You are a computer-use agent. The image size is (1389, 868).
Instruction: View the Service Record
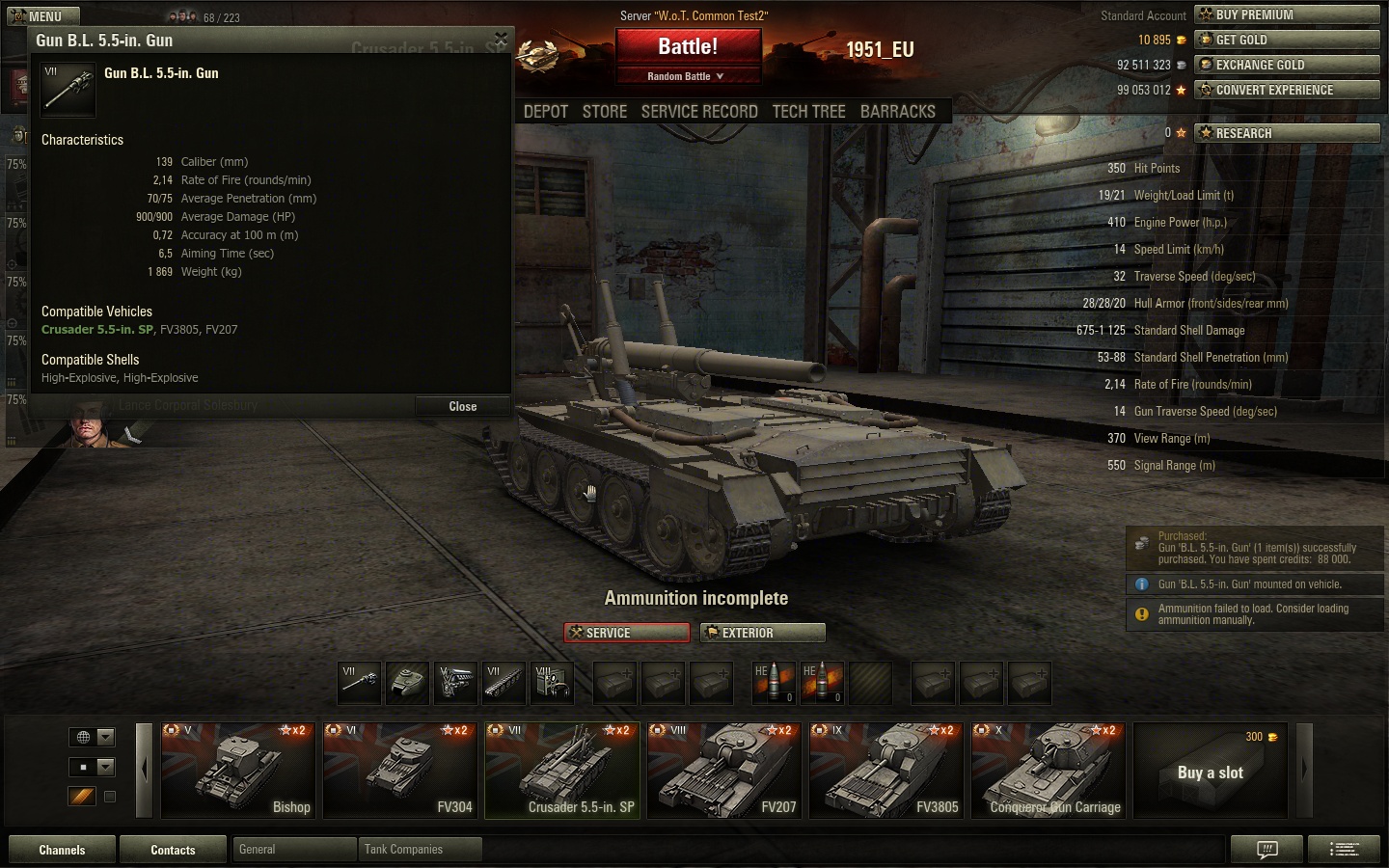tap(699, 112)
